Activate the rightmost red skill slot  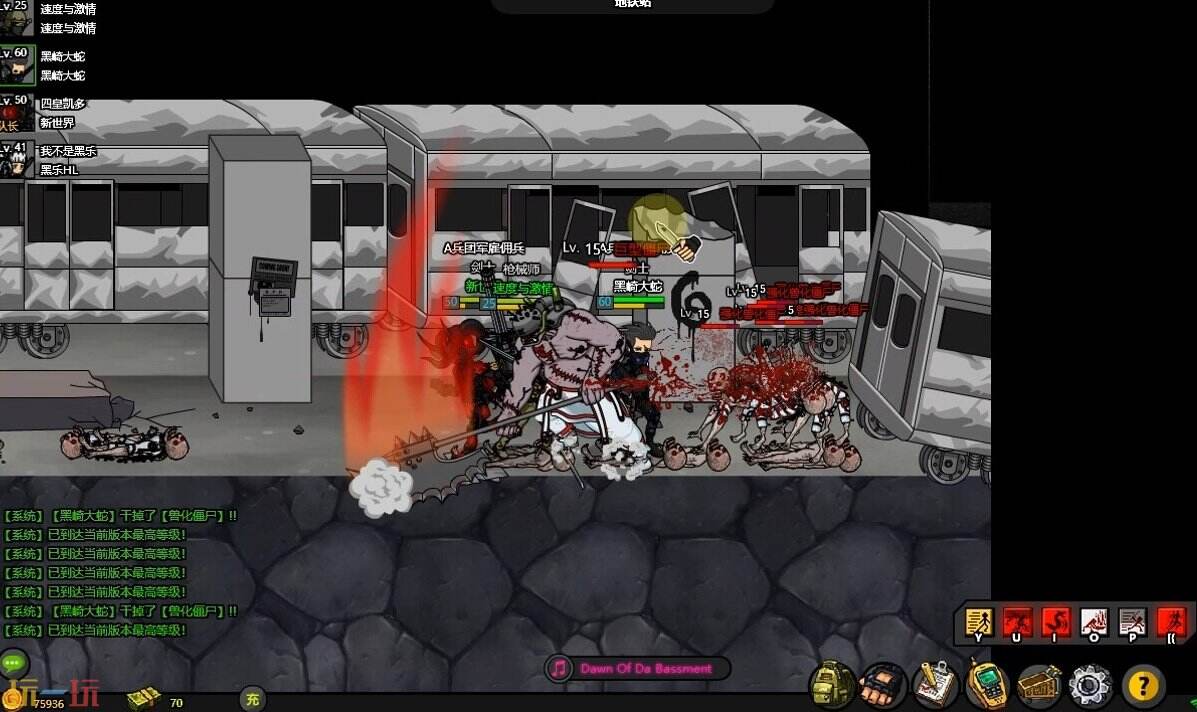pyautogui.click(x=1171, y=622)
